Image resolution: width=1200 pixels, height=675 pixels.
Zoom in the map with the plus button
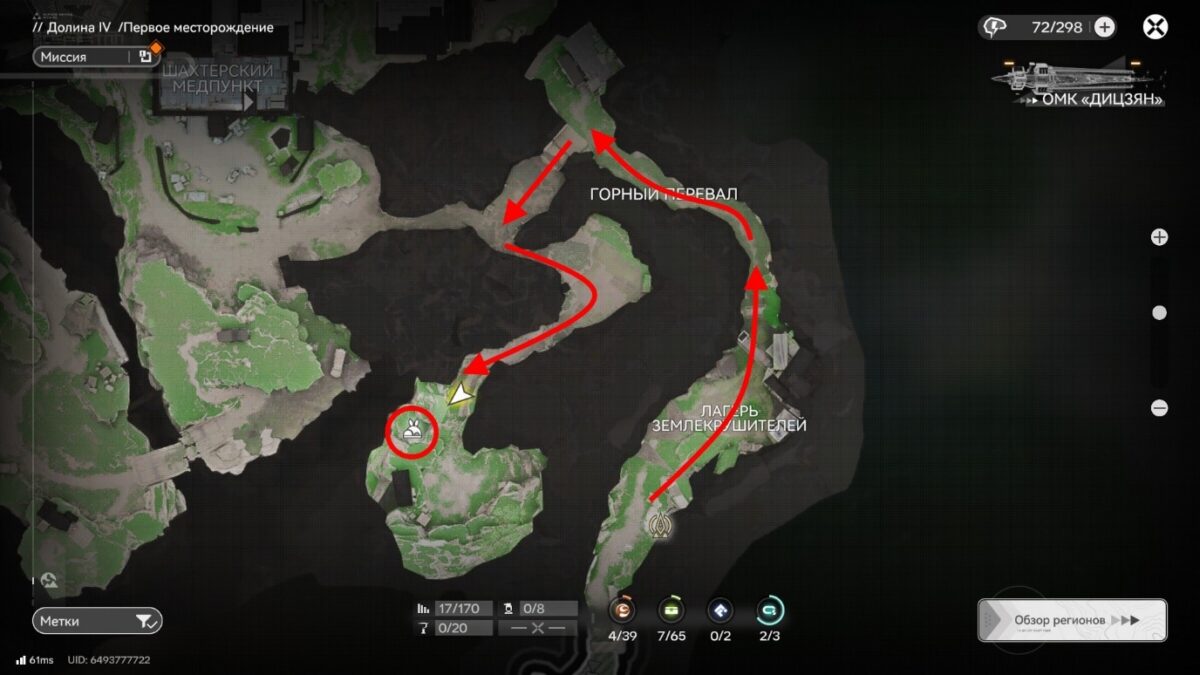tap(1159, 237)
